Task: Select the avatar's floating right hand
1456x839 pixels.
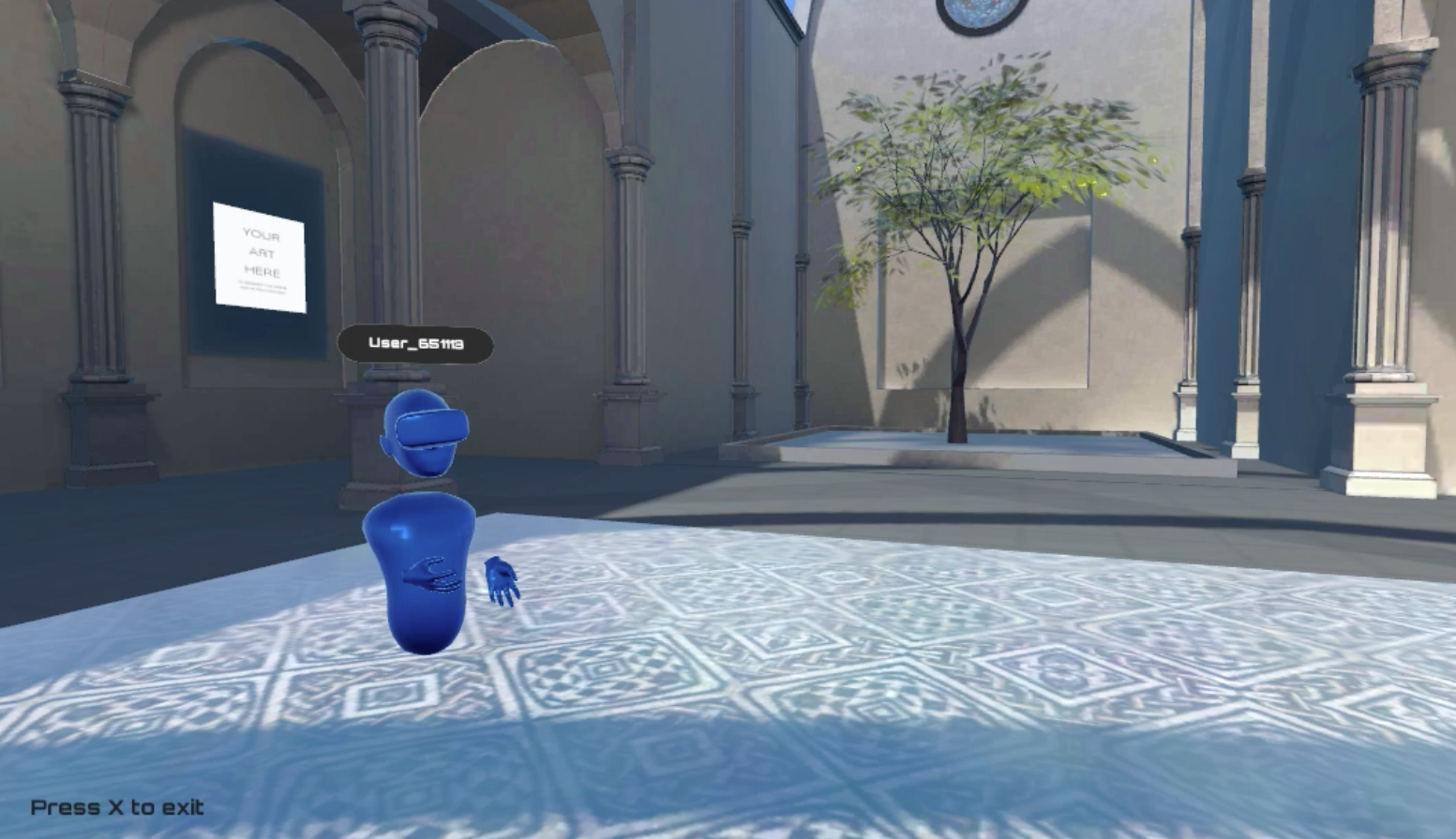Action: tap(500, 583)
